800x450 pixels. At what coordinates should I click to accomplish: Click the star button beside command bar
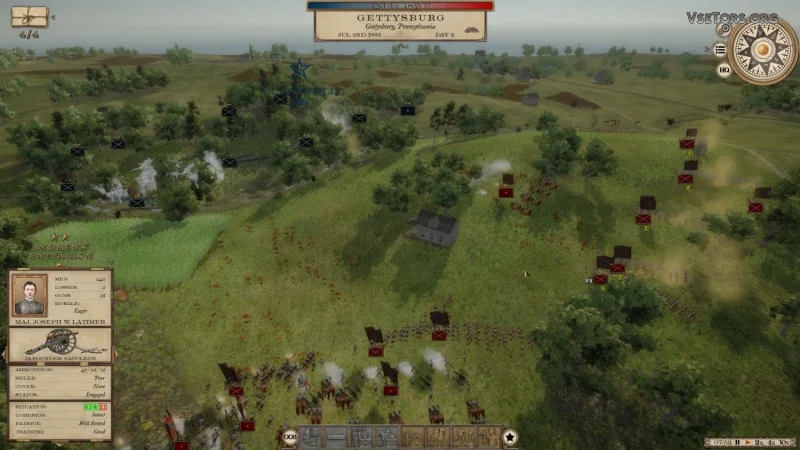coord(510,437)
